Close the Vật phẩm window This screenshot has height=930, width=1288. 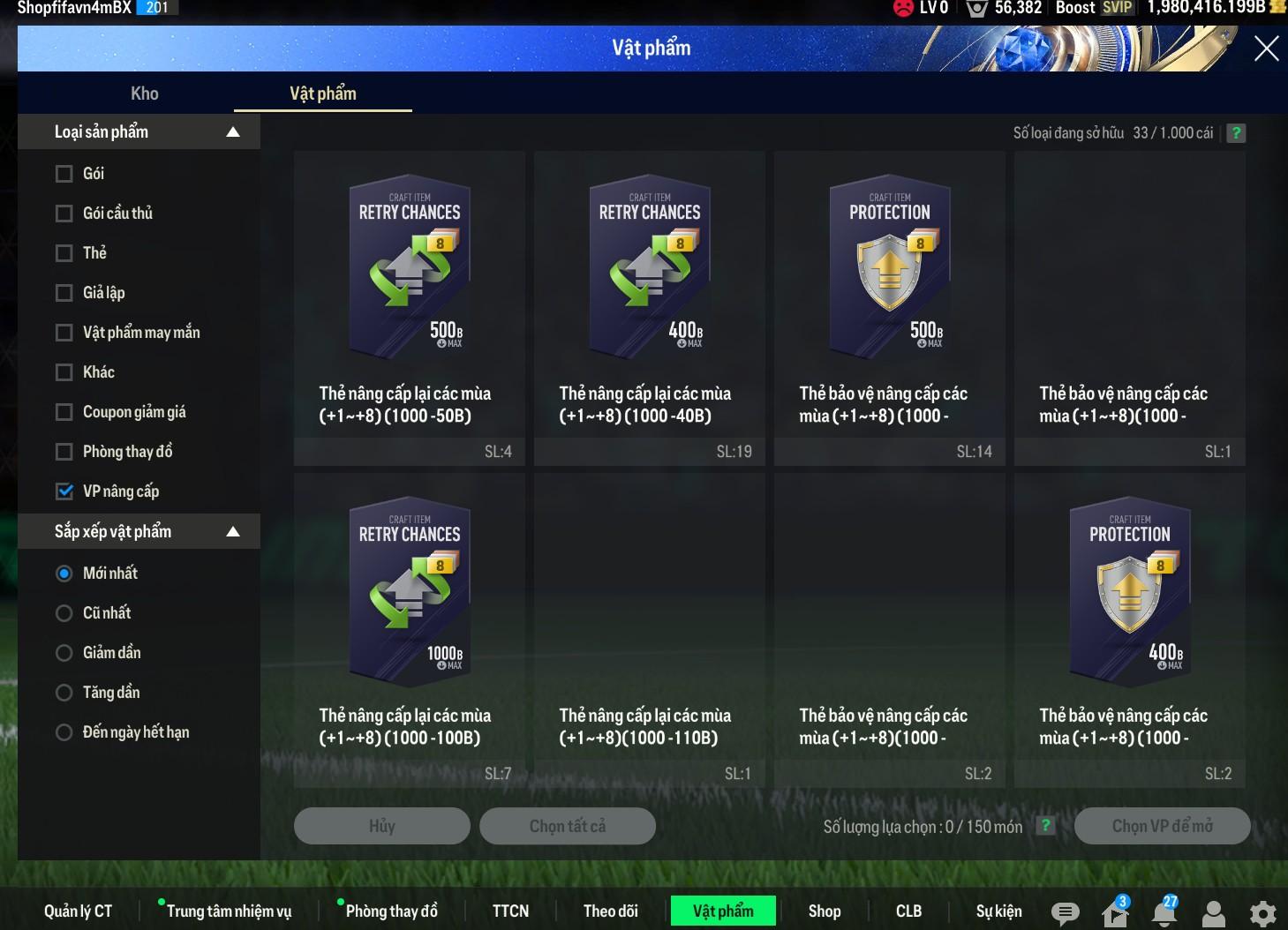coord(1266,49)
